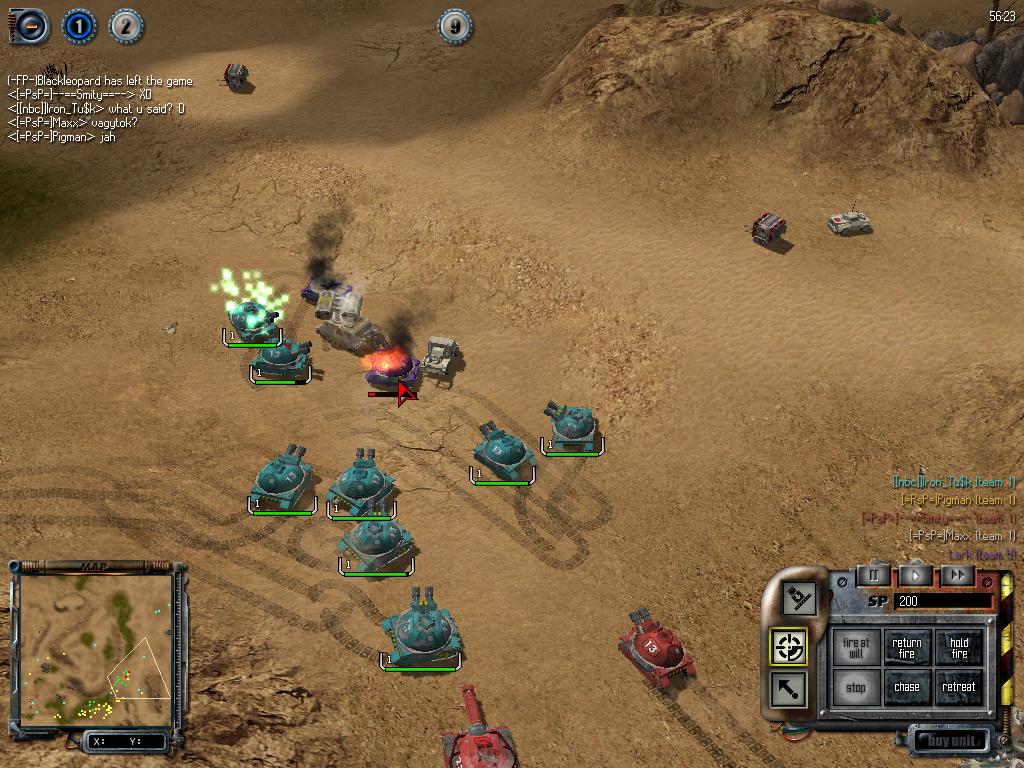Set game to normal play speed
This screenshot has width=1024, height=768.
(x=915, y=575)
